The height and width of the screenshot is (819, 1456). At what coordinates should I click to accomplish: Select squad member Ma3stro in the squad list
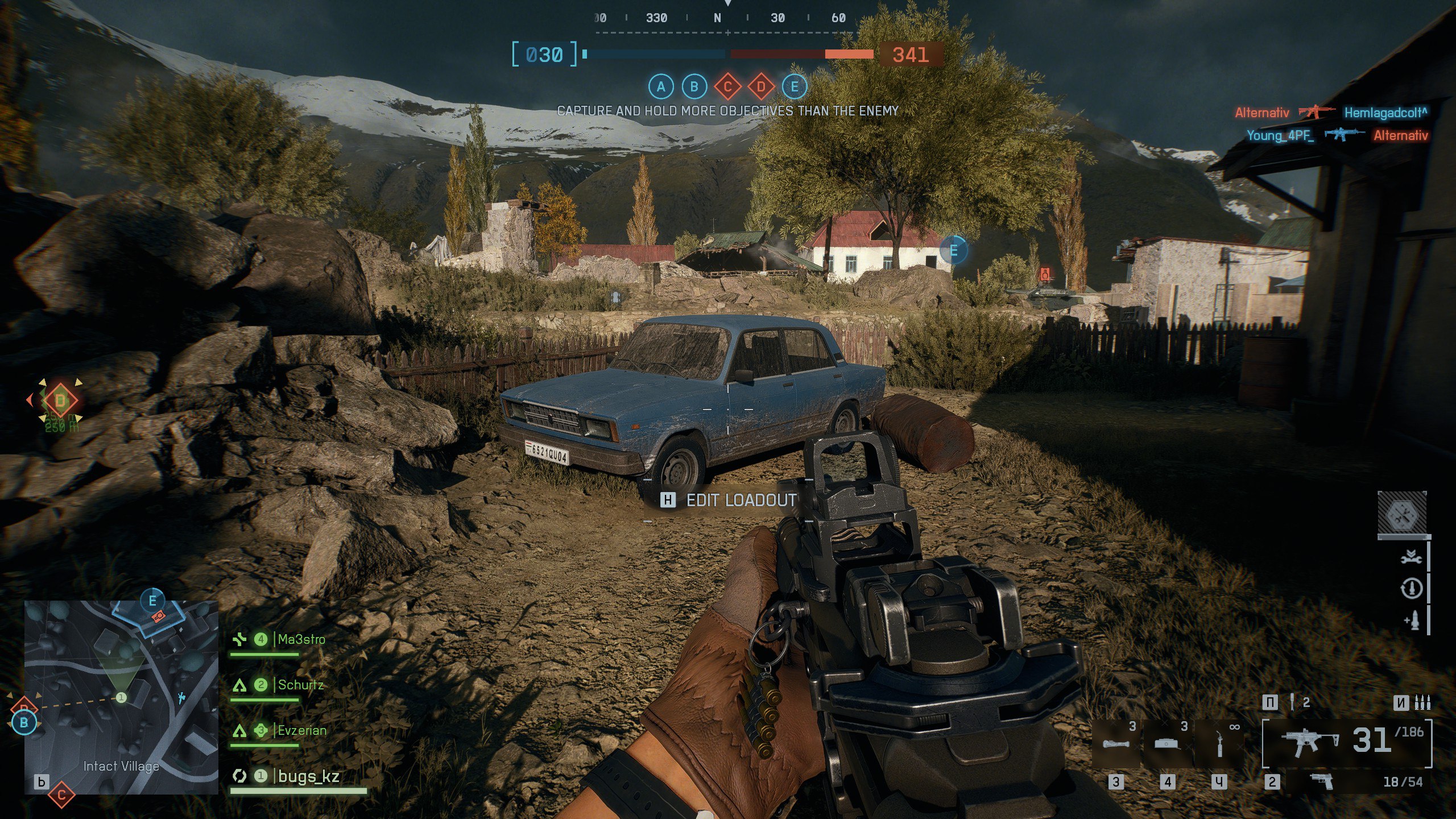301,639
